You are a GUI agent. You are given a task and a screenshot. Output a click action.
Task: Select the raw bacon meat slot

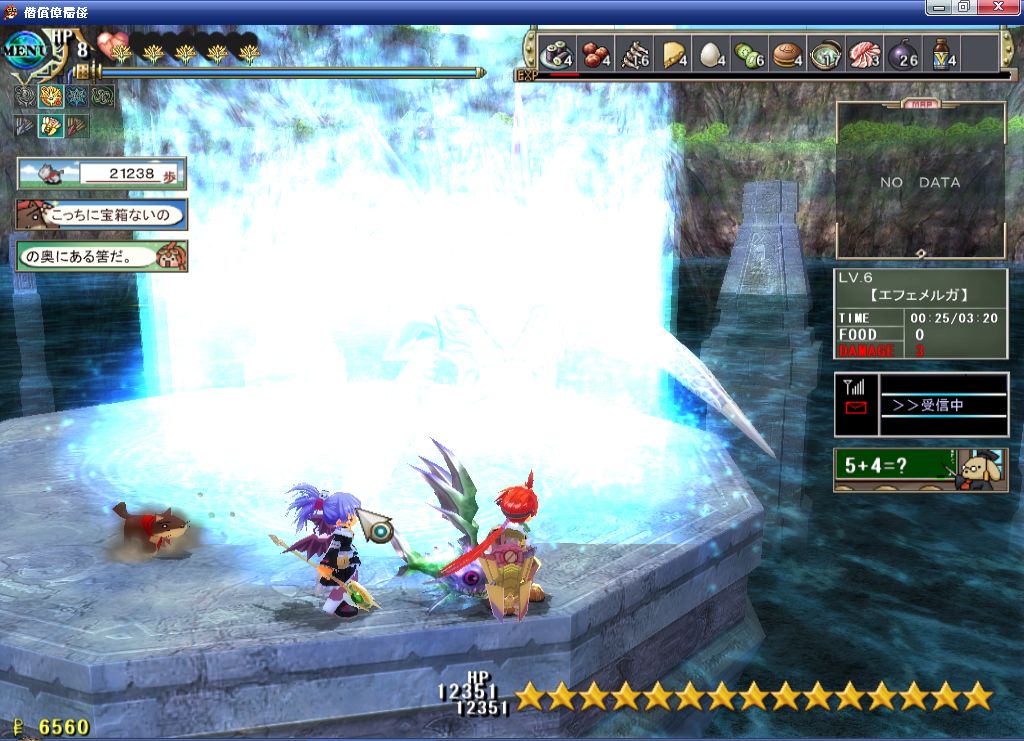(865, 54)
